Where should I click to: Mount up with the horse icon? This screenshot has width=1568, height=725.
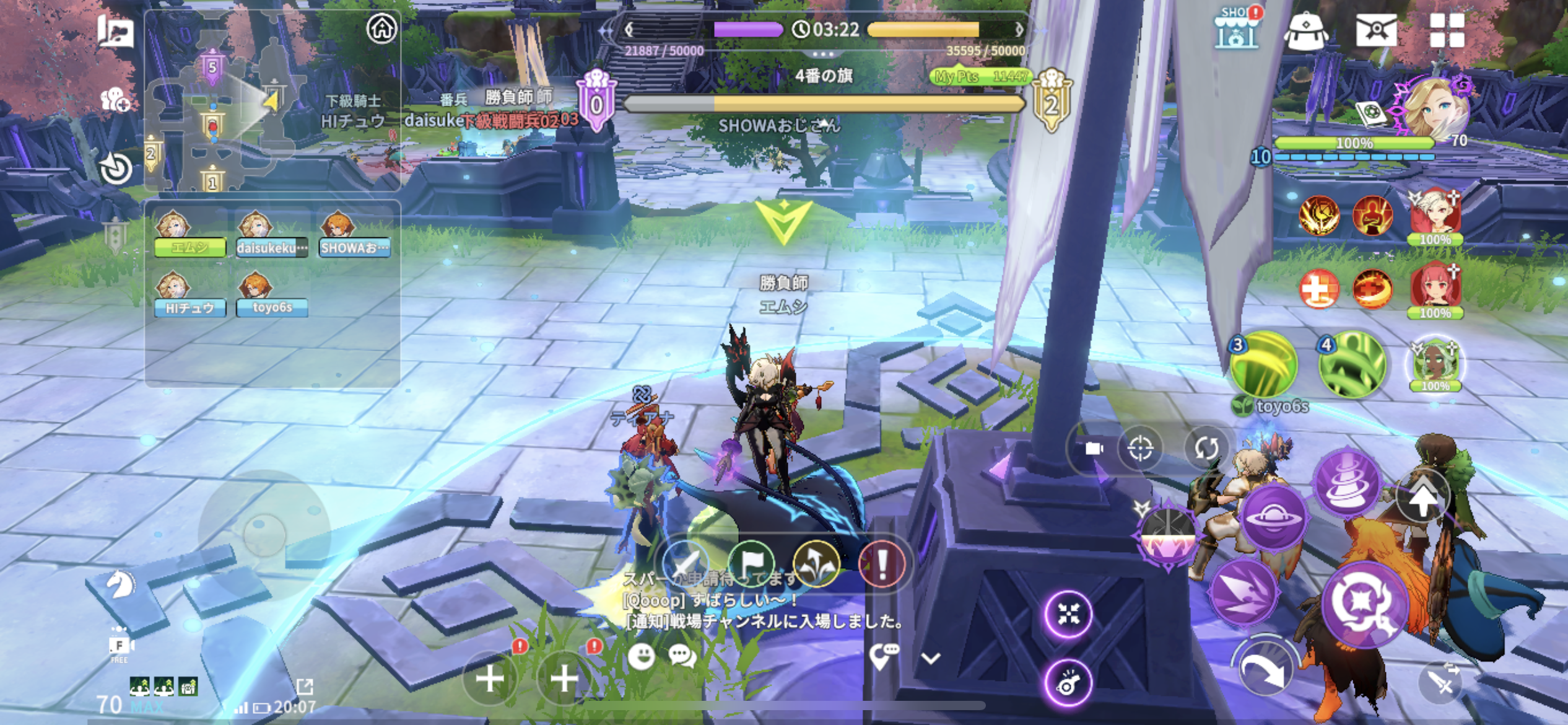(x=120, y=584)
